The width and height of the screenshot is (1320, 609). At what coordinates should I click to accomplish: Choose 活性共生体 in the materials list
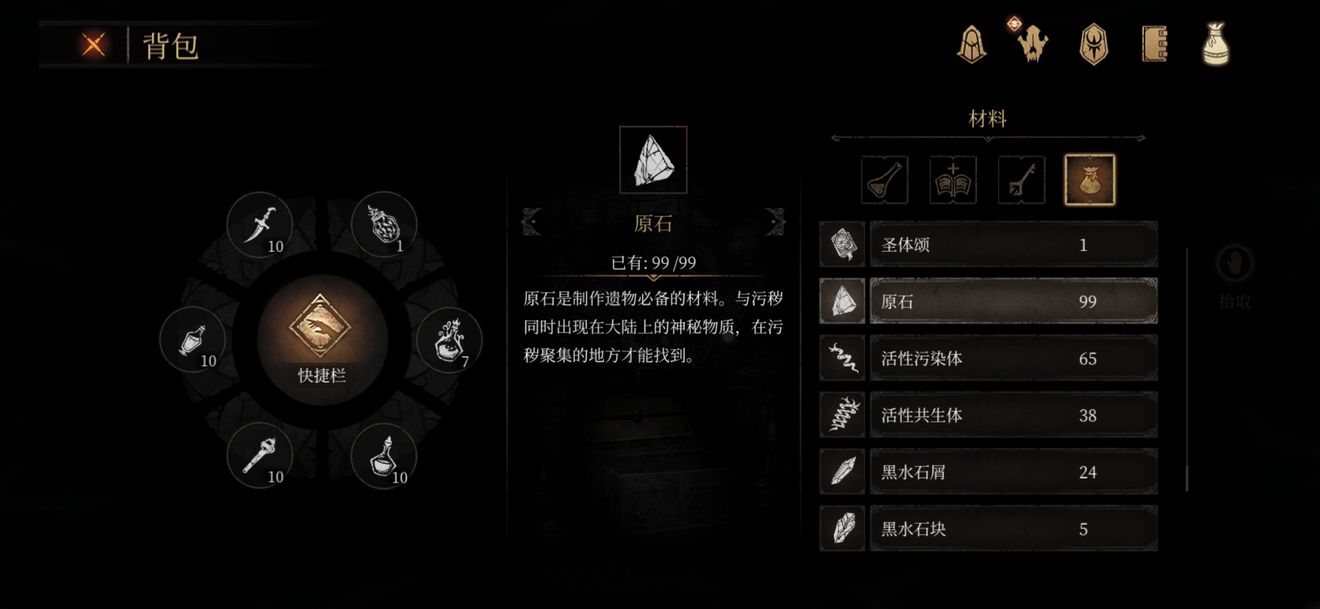(x=1012, y=415)
